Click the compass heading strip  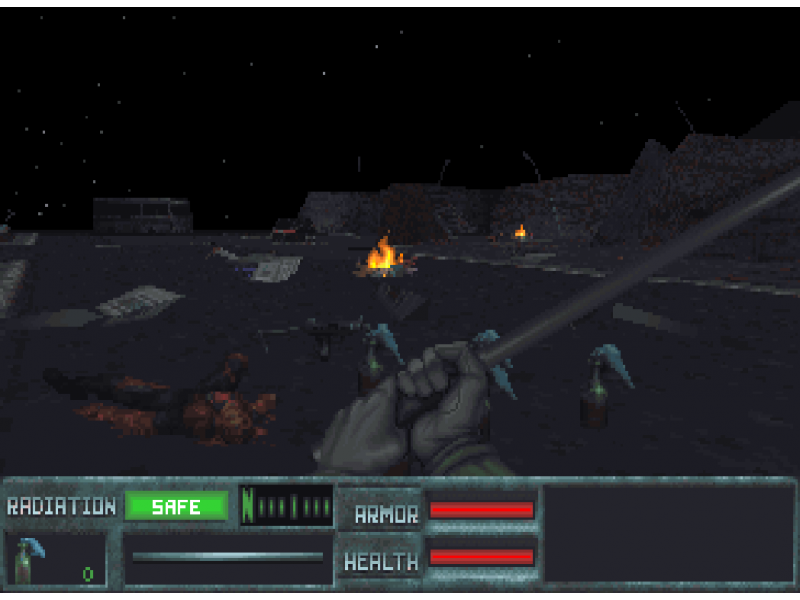click(x=287, y=506)
